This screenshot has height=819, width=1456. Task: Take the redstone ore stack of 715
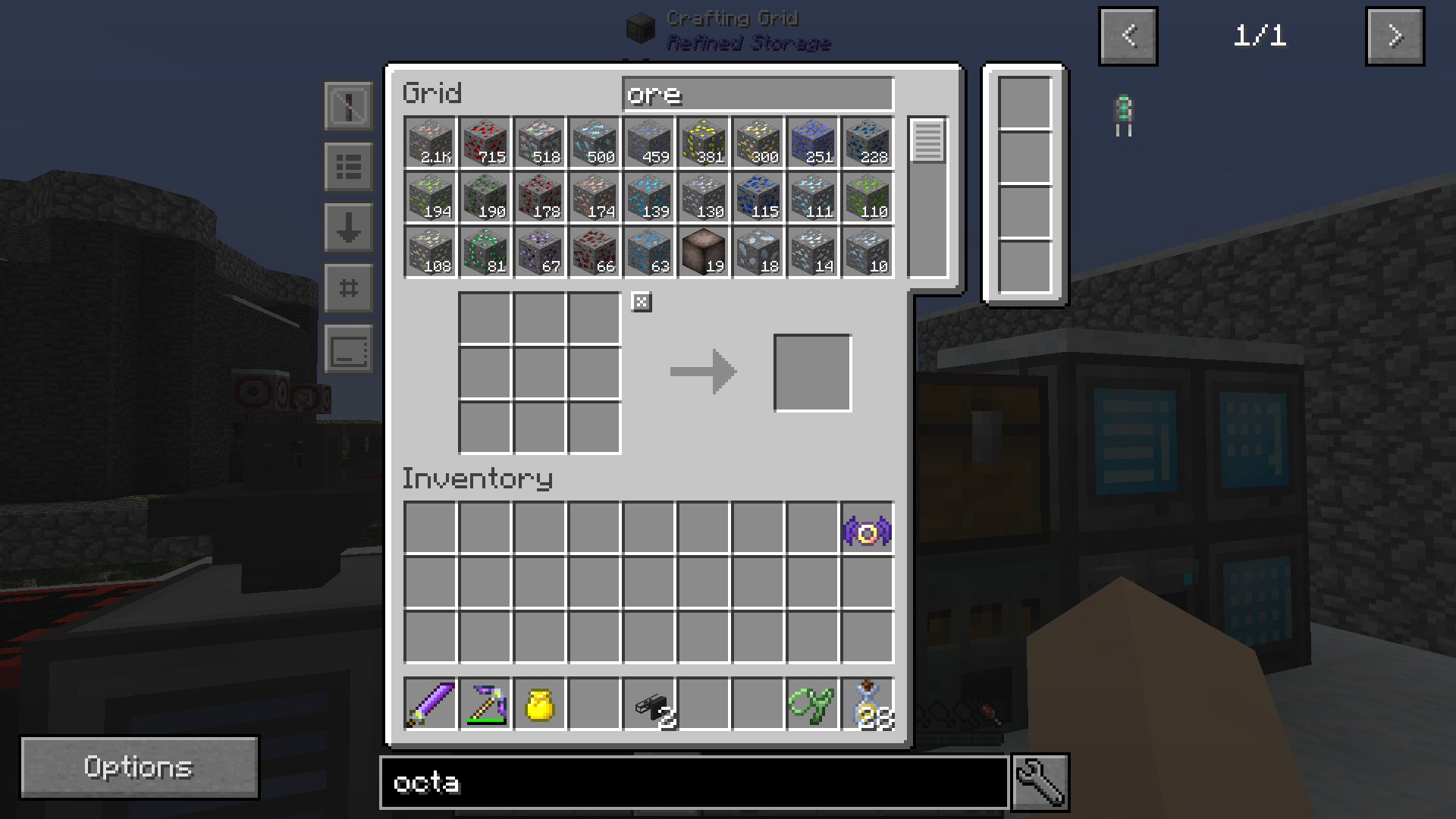coord(485,143)
